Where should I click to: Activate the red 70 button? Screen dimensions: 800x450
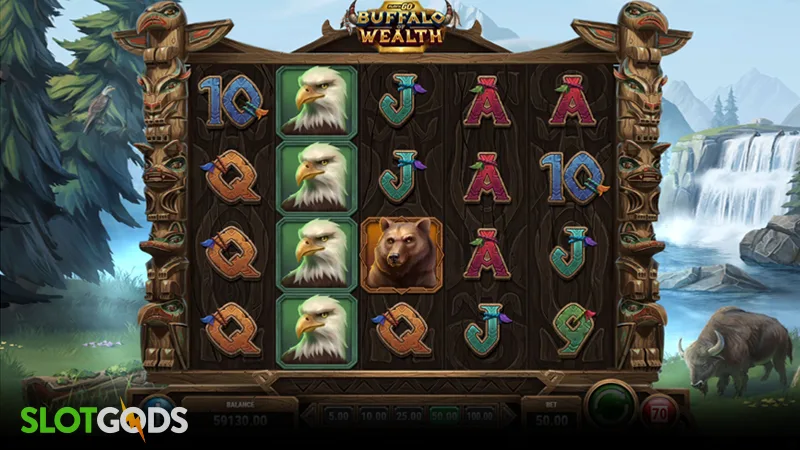click(660, 412)
